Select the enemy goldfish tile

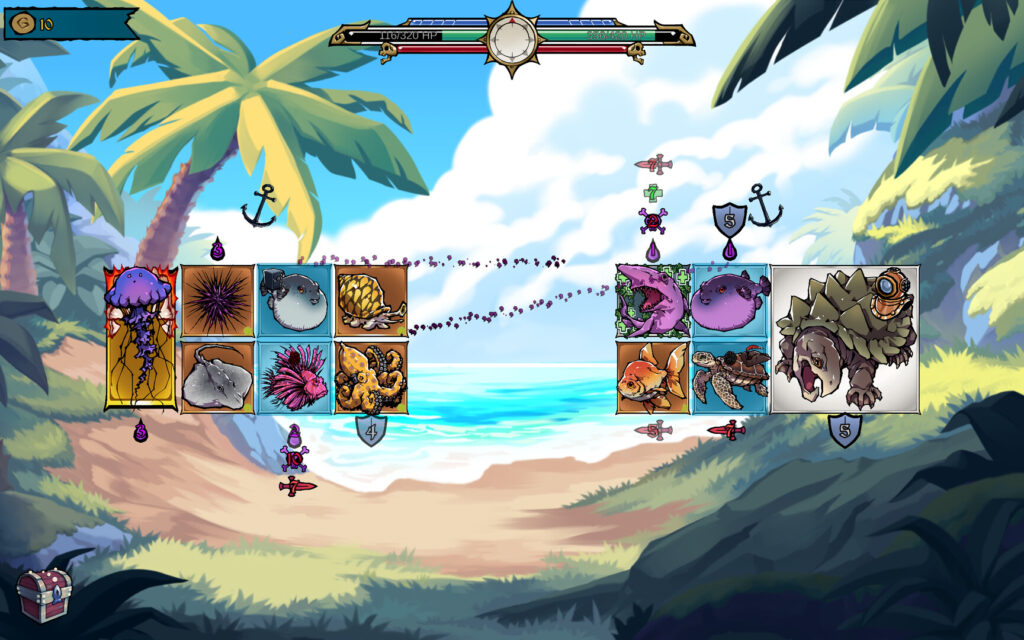(652, 376)
